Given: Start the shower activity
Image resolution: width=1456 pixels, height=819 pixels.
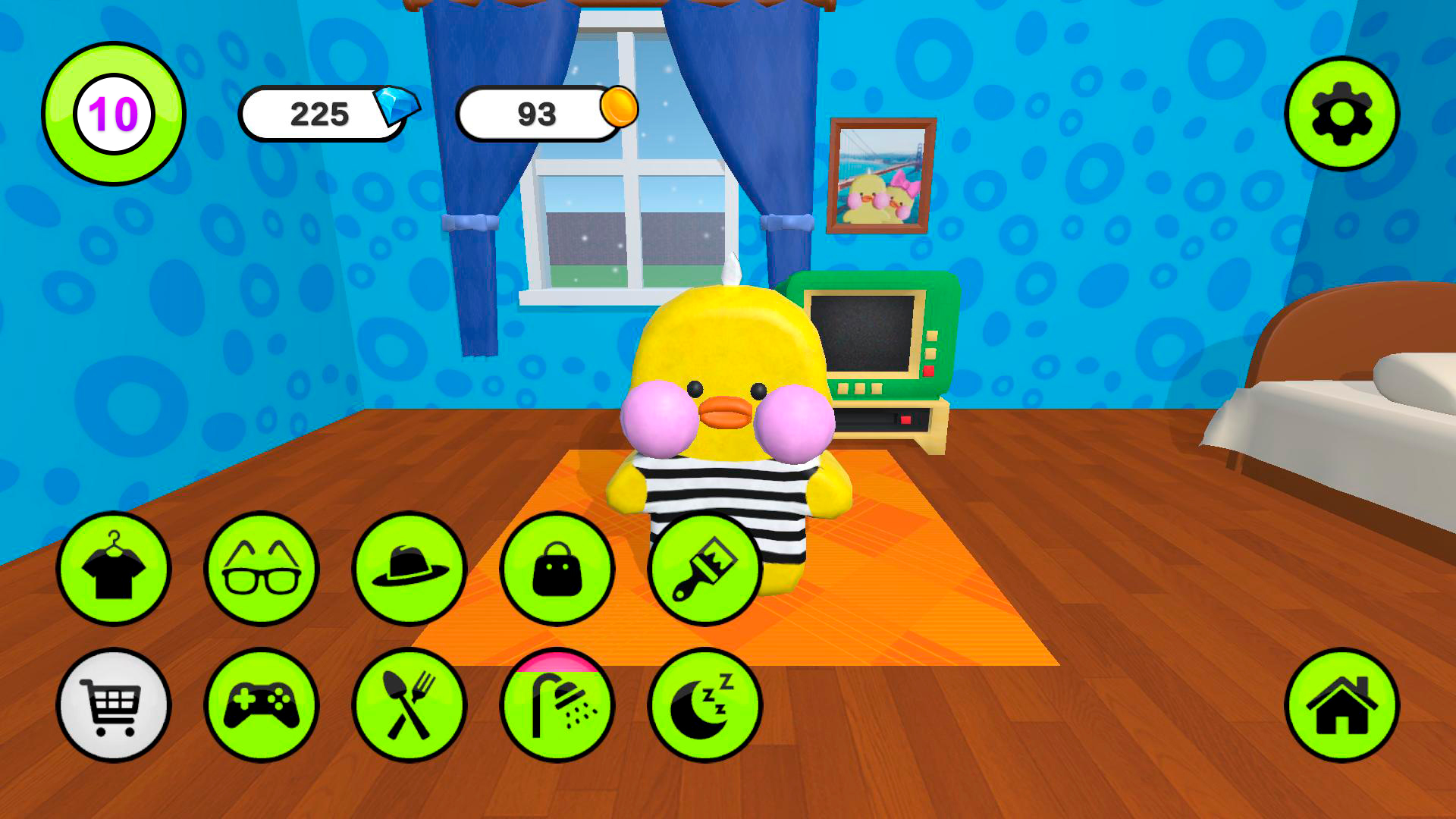Looking at the screenshot, I should click(x=557, y=705).
